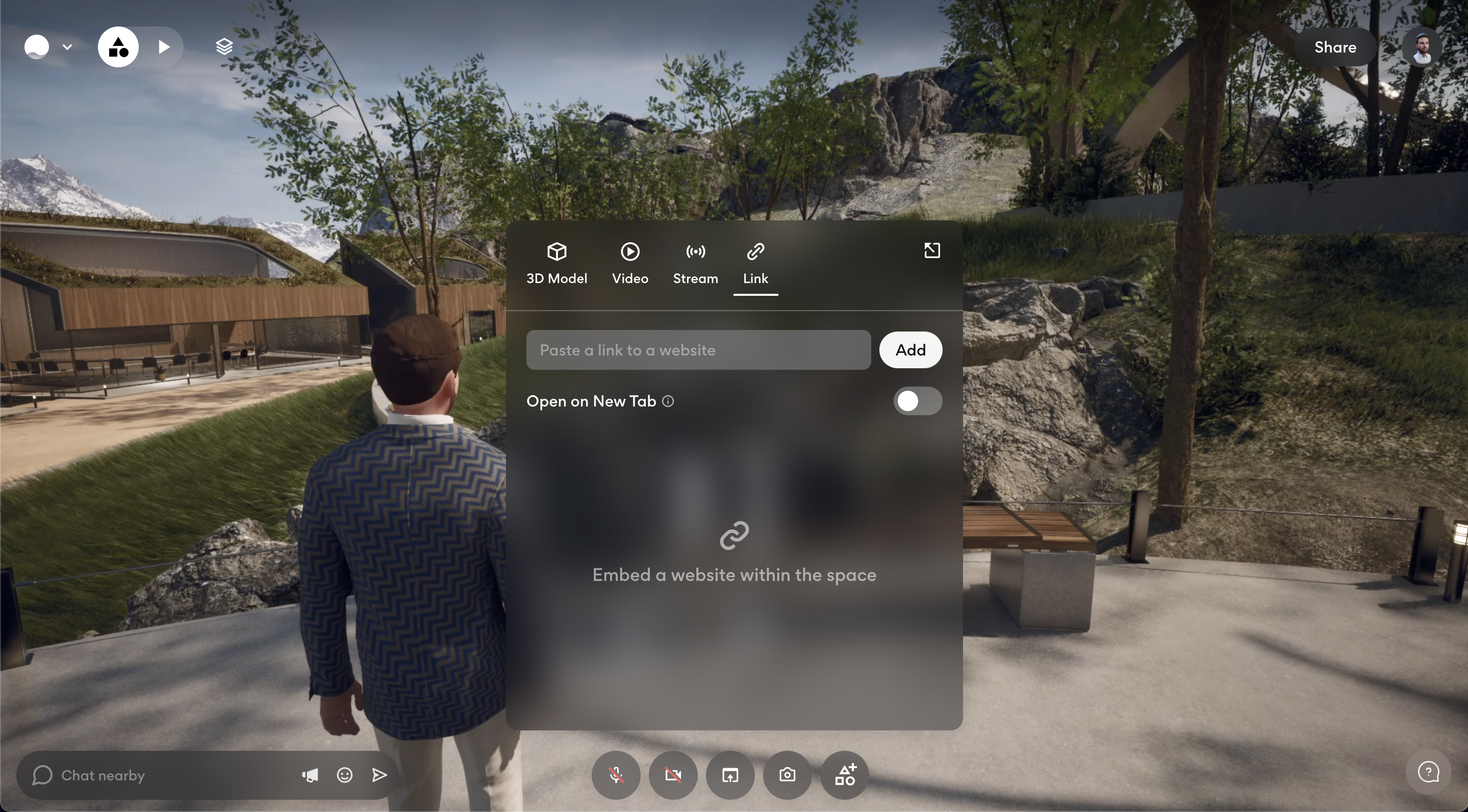Screen dimensions: 1468x812
Task: Select the shapes build mode button
Action: pos(118,47)
